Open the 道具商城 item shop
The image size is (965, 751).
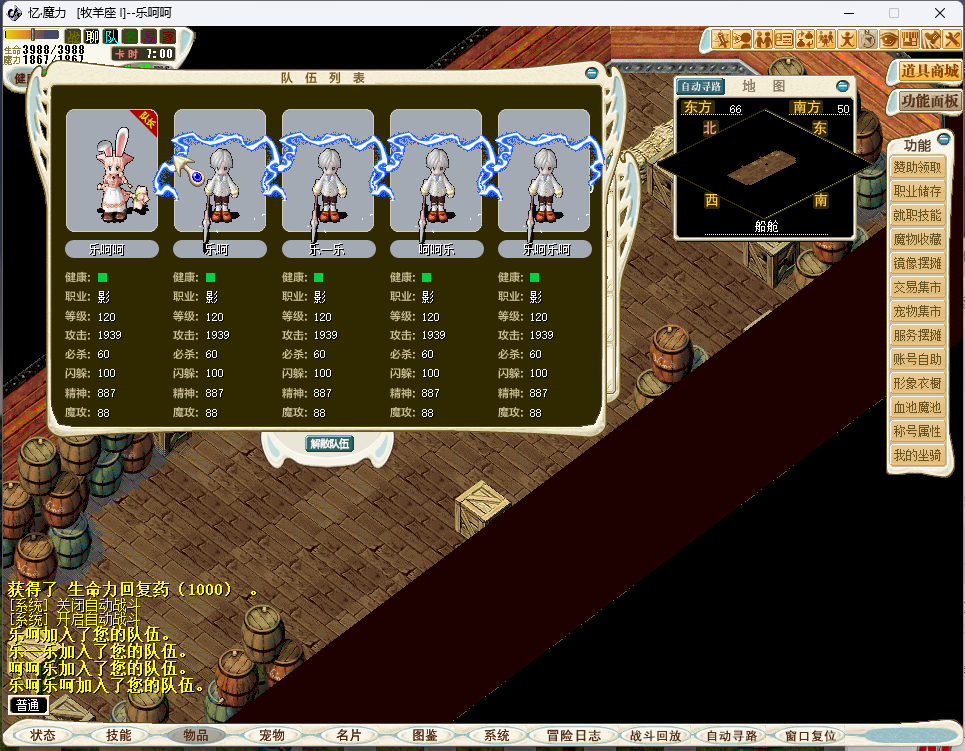(929, 71)
